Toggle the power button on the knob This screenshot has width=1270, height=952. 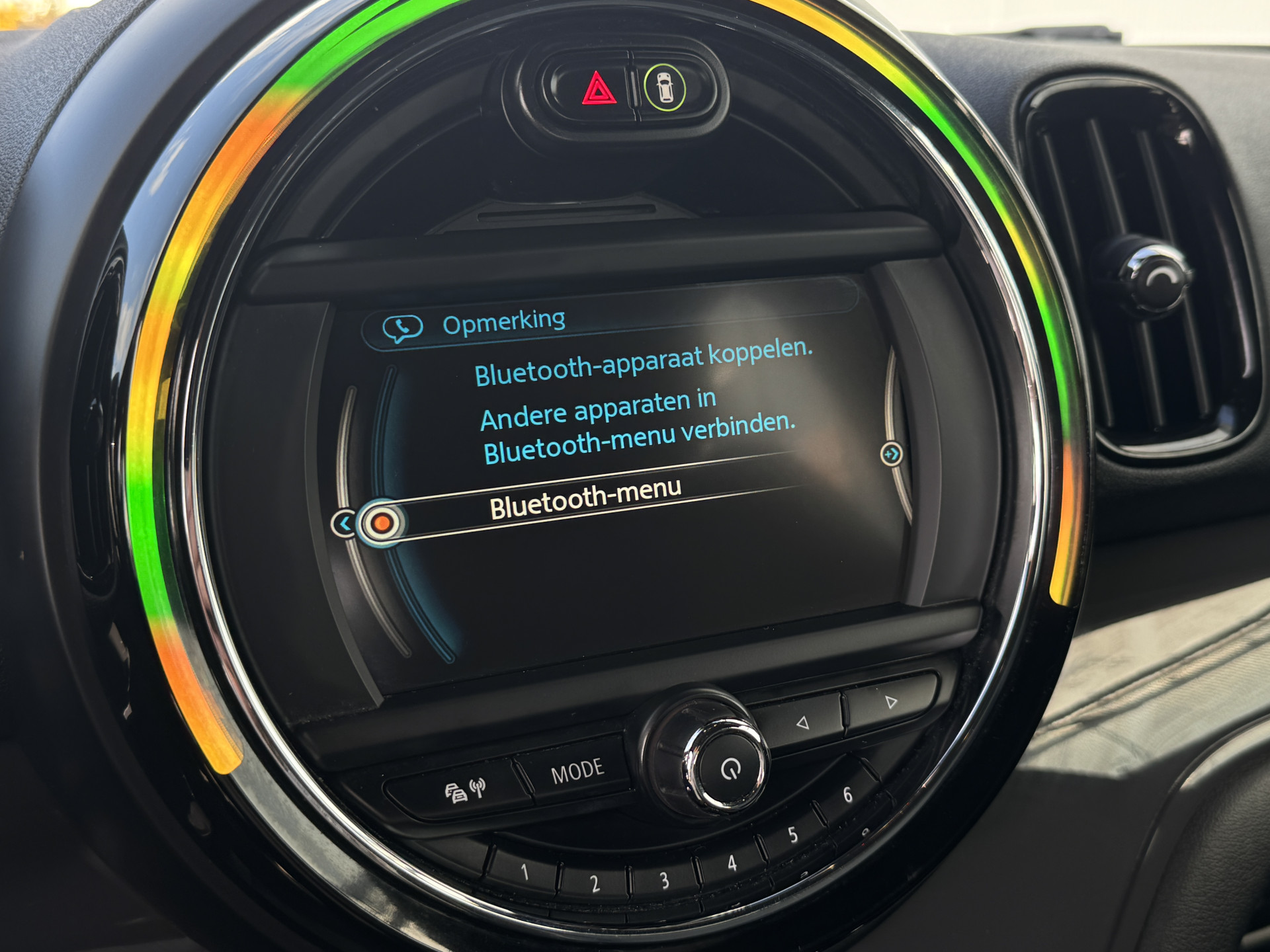click(x=730, y=769)
